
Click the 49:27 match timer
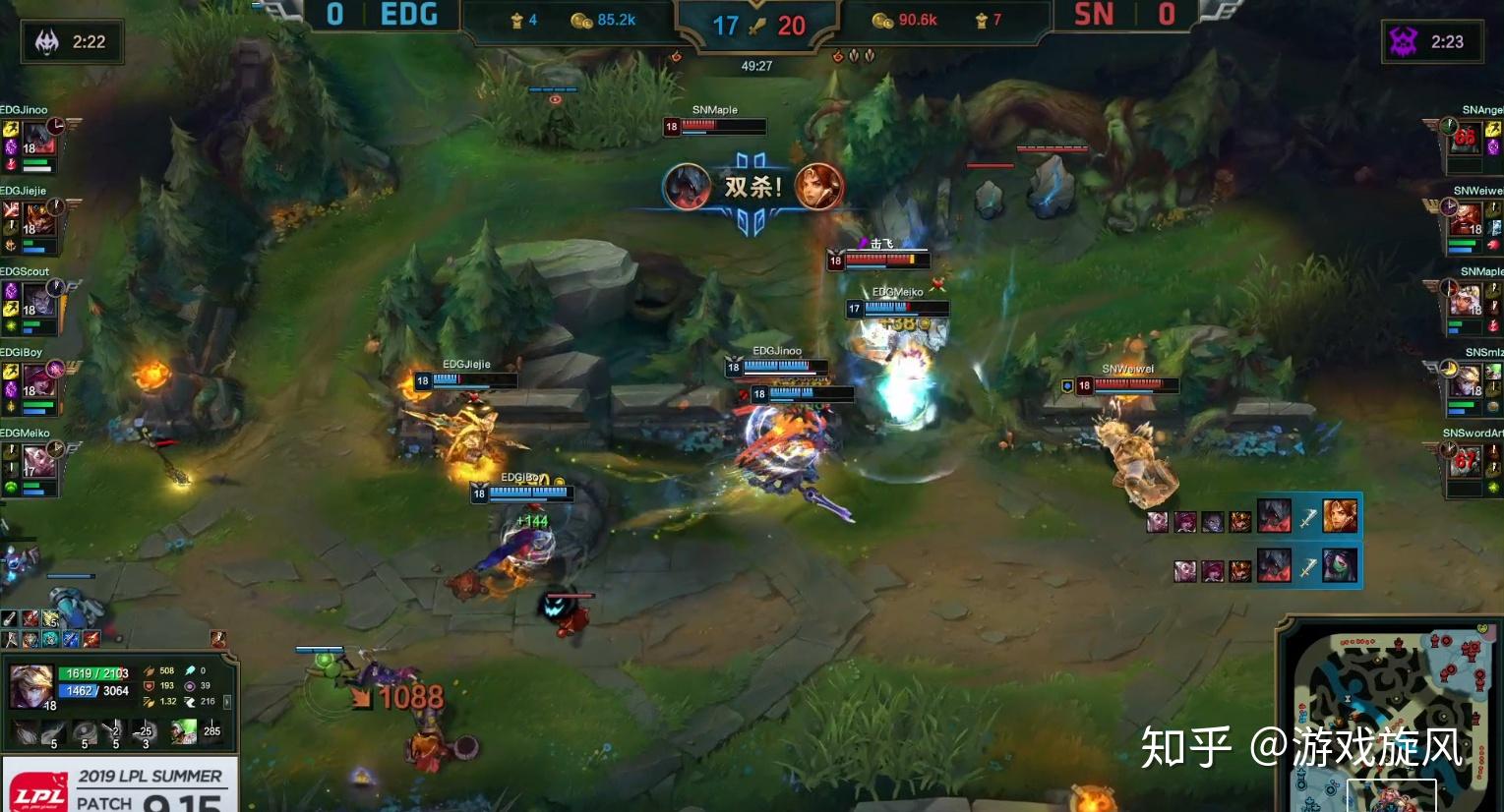754,64
